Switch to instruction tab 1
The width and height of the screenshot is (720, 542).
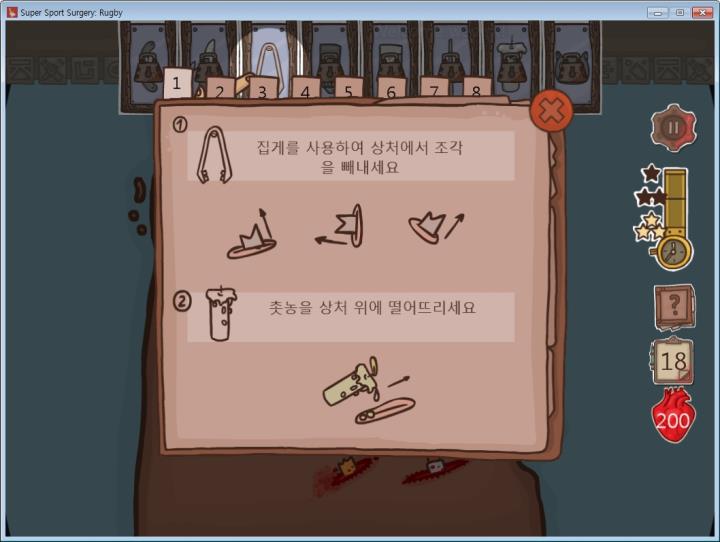click(177, 83)
